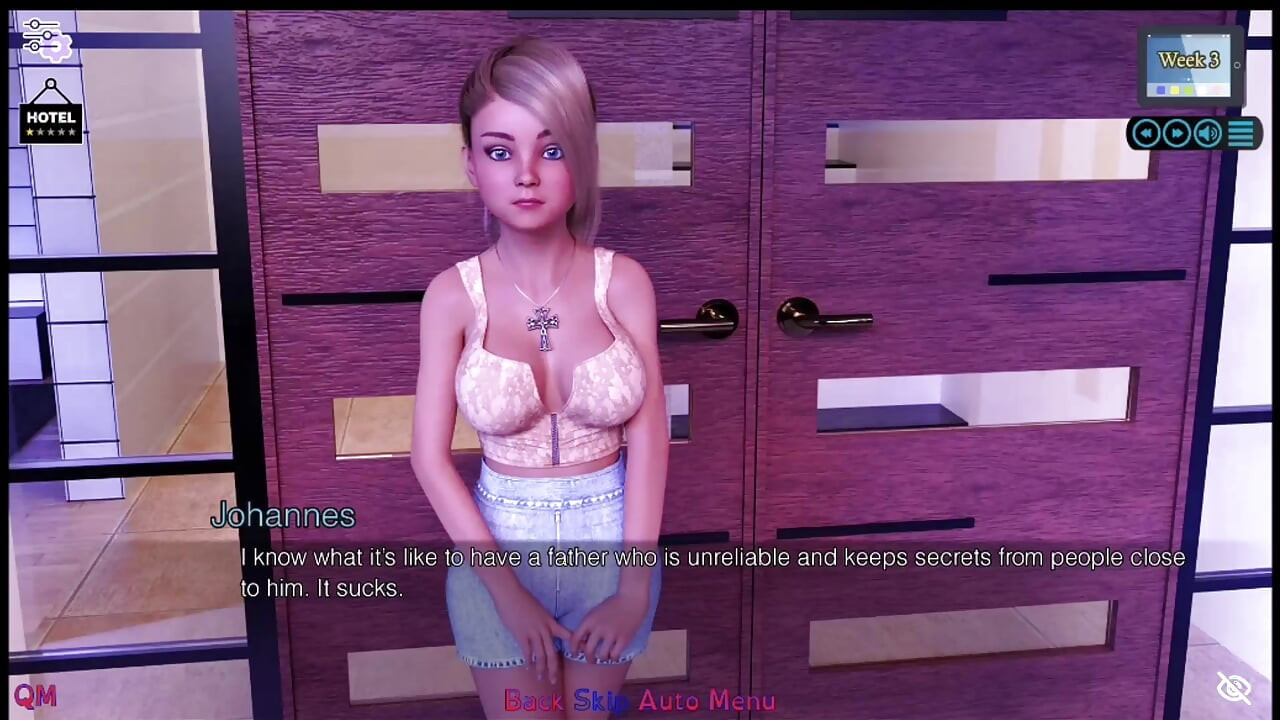
Task: Open the Week 3 tablet
Action: pyautogui.click(x=1190, y=66)
